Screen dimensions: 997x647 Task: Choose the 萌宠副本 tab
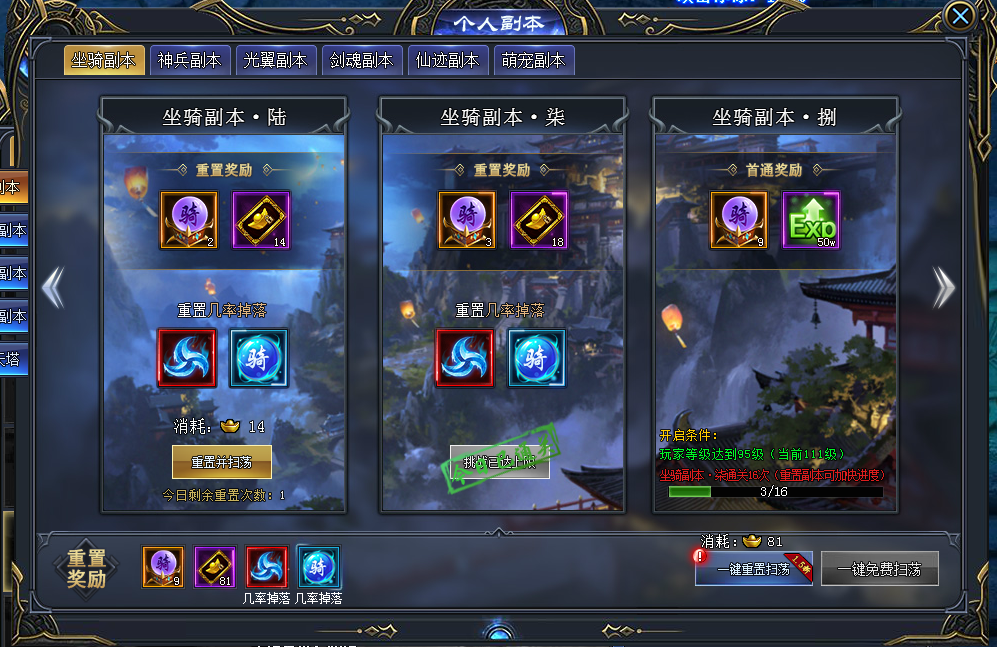533,60
